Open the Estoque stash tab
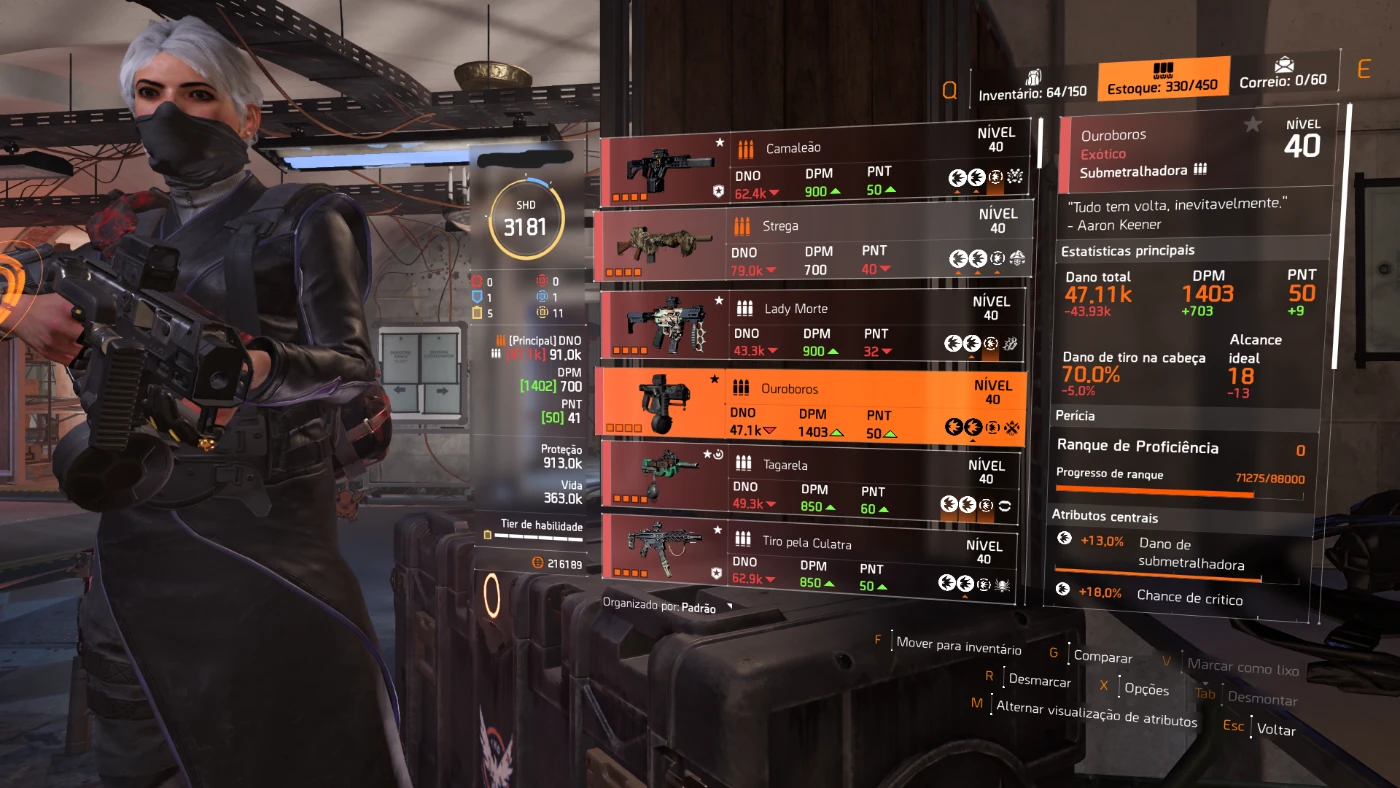This screenshot has height=788, width=1400. (x=1162, y=80)
